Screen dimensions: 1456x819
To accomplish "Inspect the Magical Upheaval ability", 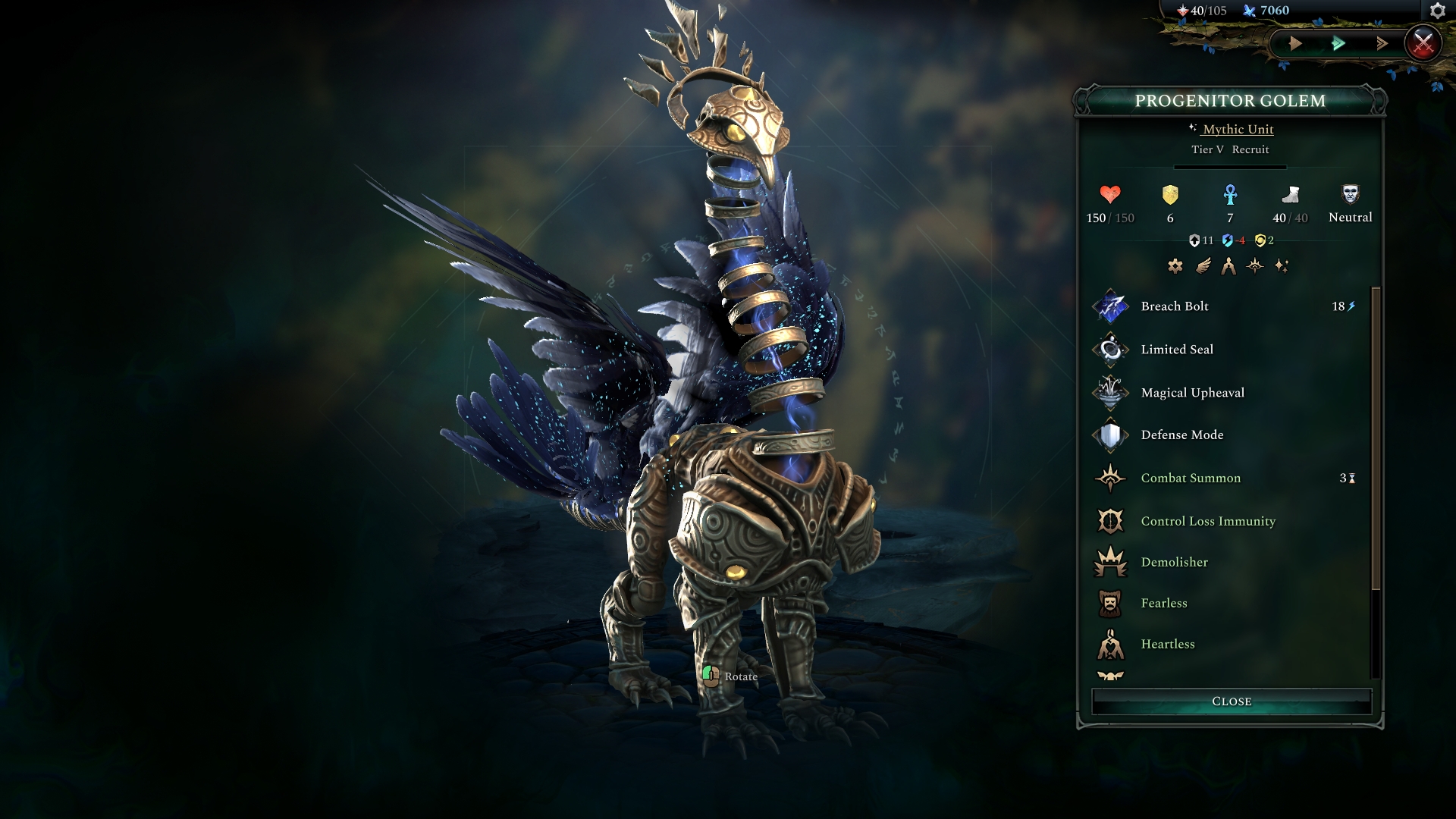I will coord(1192,393).
